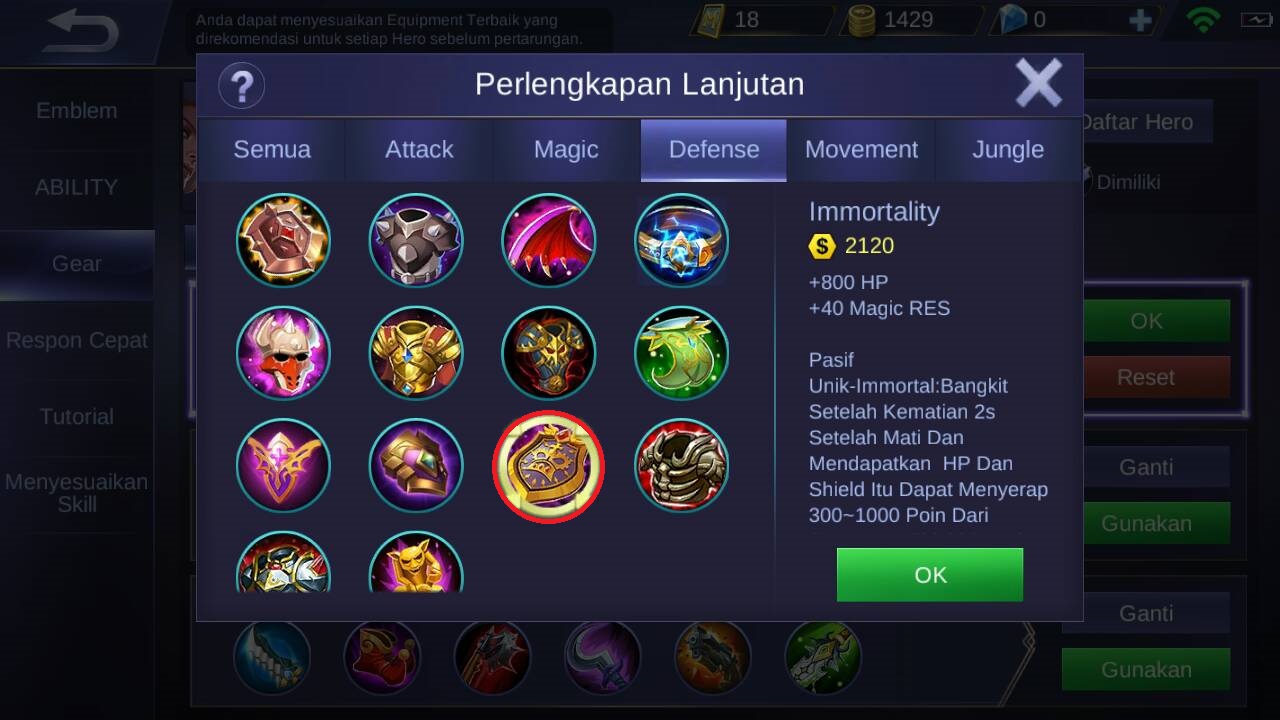Add diamonds with the plus button
This screenshot has width=1280, height=720.
click(x=1139, y=20)
